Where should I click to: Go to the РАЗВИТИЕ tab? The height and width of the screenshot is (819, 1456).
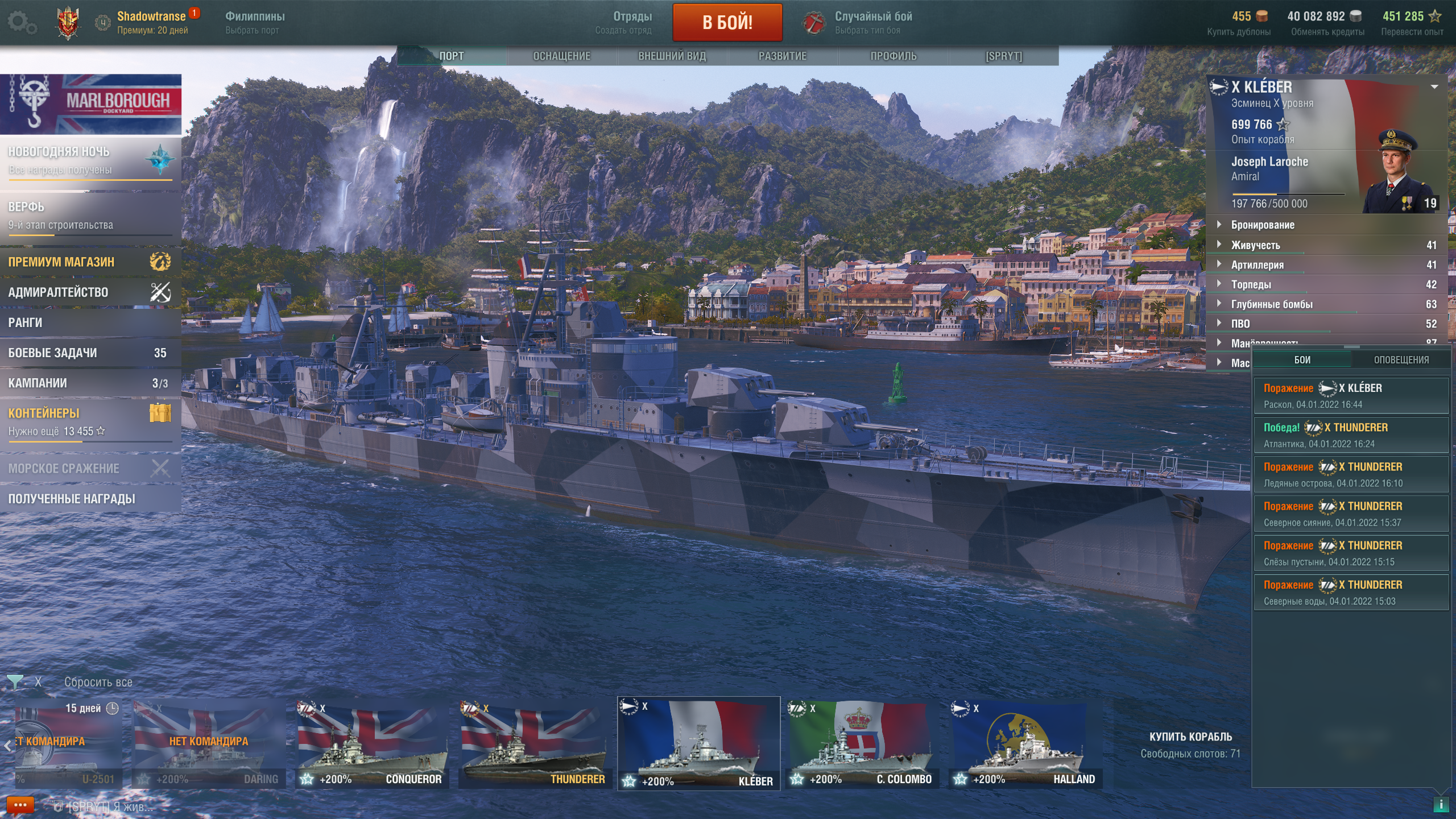pos(782,56)
